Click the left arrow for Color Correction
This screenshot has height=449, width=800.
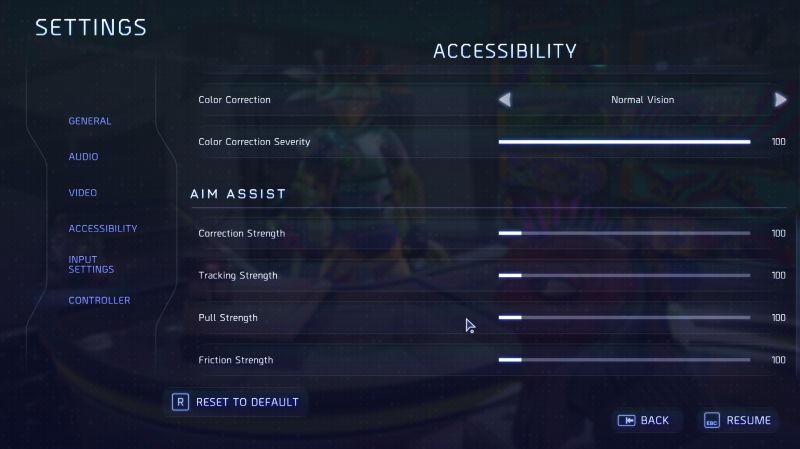click(x=505, y=100)
